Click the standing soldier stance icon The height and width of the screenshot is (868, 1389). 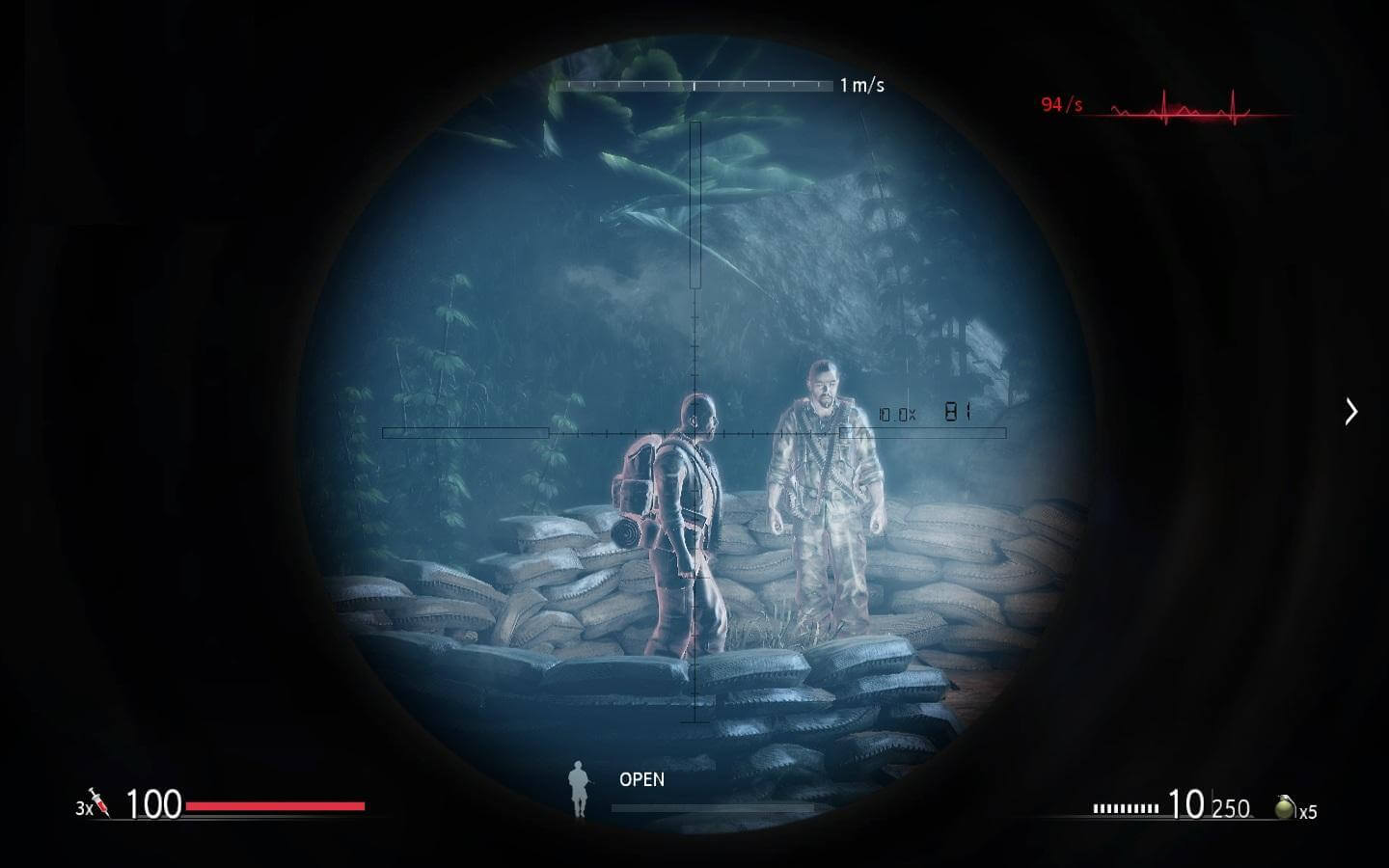[579, 788]
